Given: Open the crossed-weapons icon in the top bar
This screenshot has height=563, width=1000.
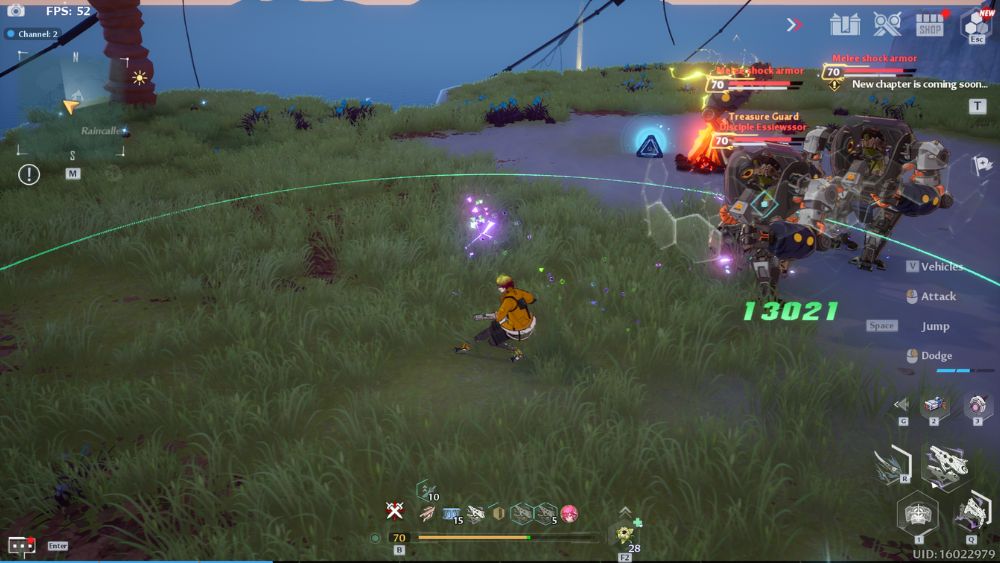Looking at the screenshot, I should tap(887, 23).
